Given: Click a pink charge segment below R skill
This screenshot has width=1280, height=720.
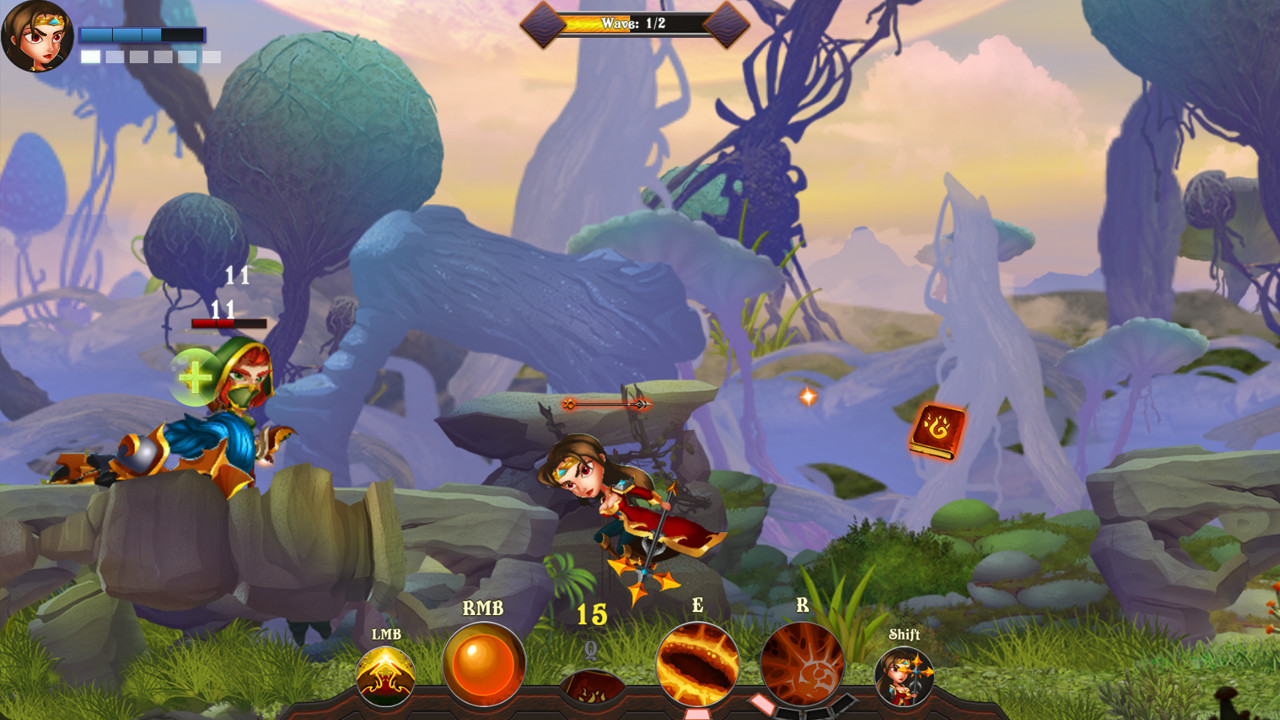Looking at the screenshot, I should pyautogui.click(x=761, y=703).
